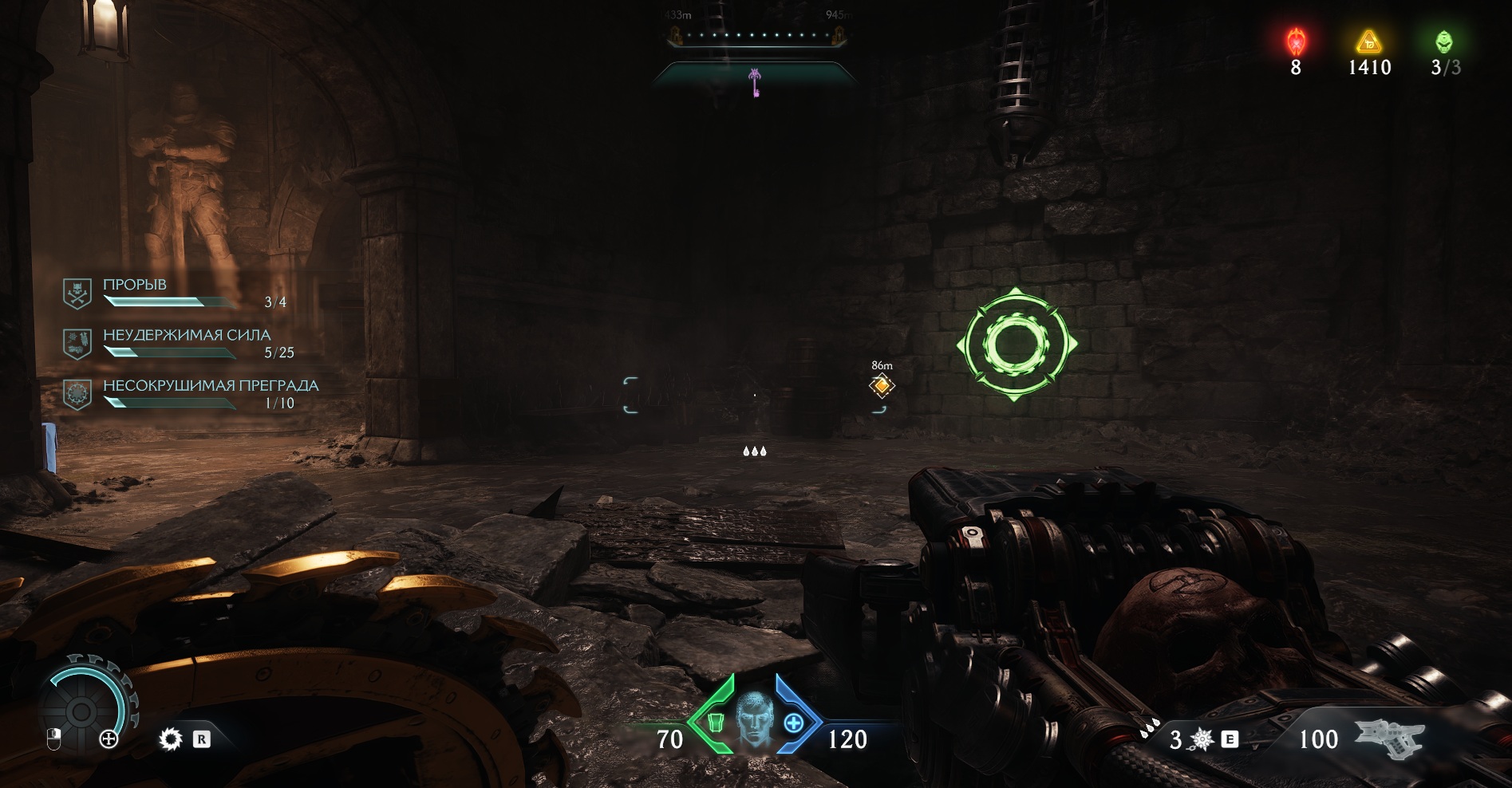The image size is (1512, 788).
Task: Select the Прорыв challenge tracker
Action: click(152, 293)
